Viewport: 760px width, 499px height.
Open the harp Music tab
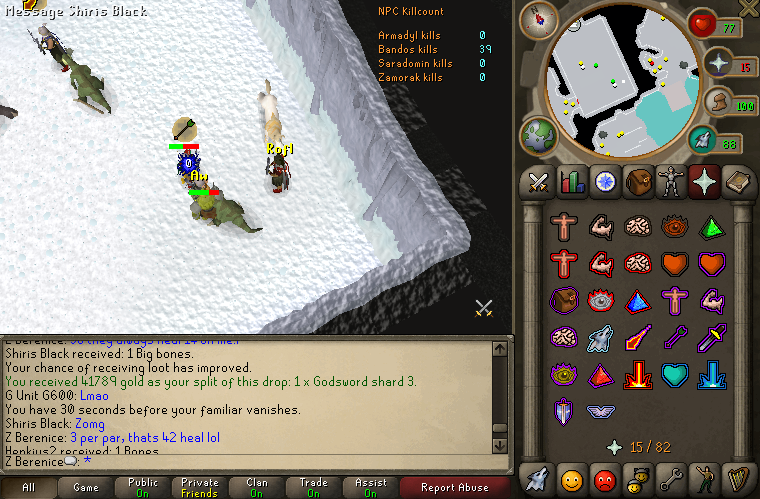tap(735, 477)
